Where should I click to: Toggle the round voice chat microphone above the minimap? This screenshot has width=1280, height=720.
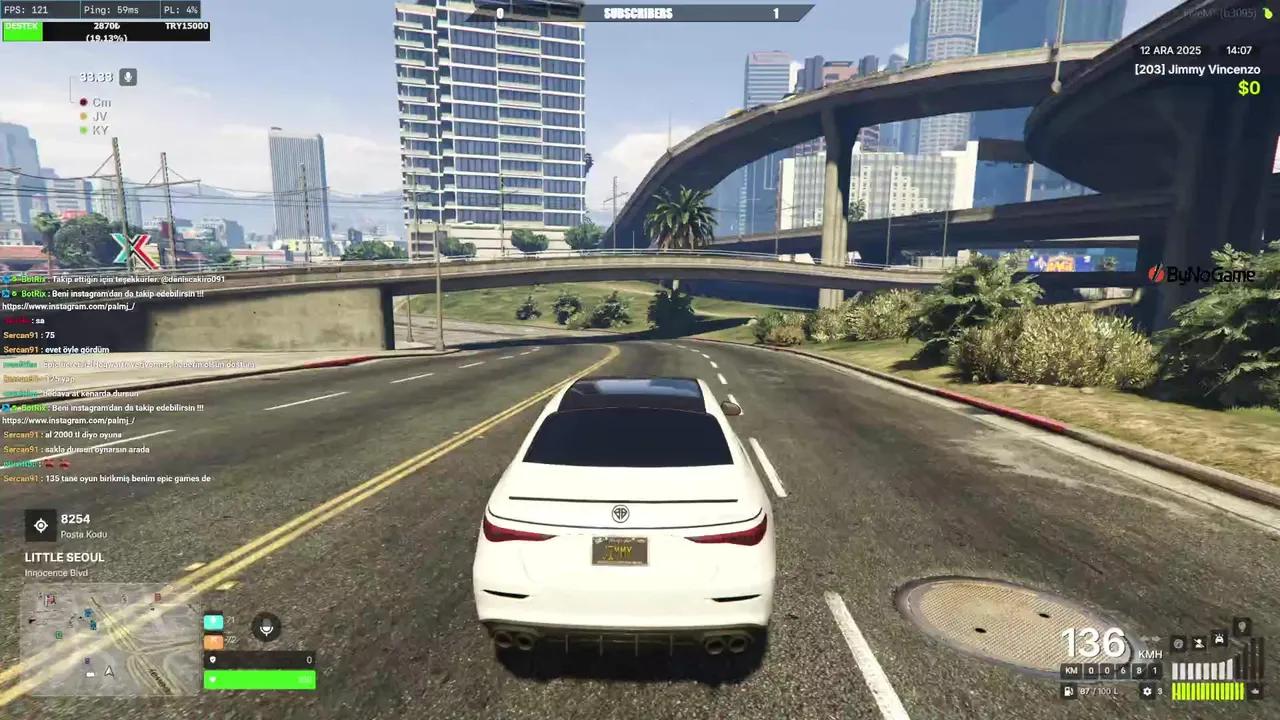click(x=266, y=627)
